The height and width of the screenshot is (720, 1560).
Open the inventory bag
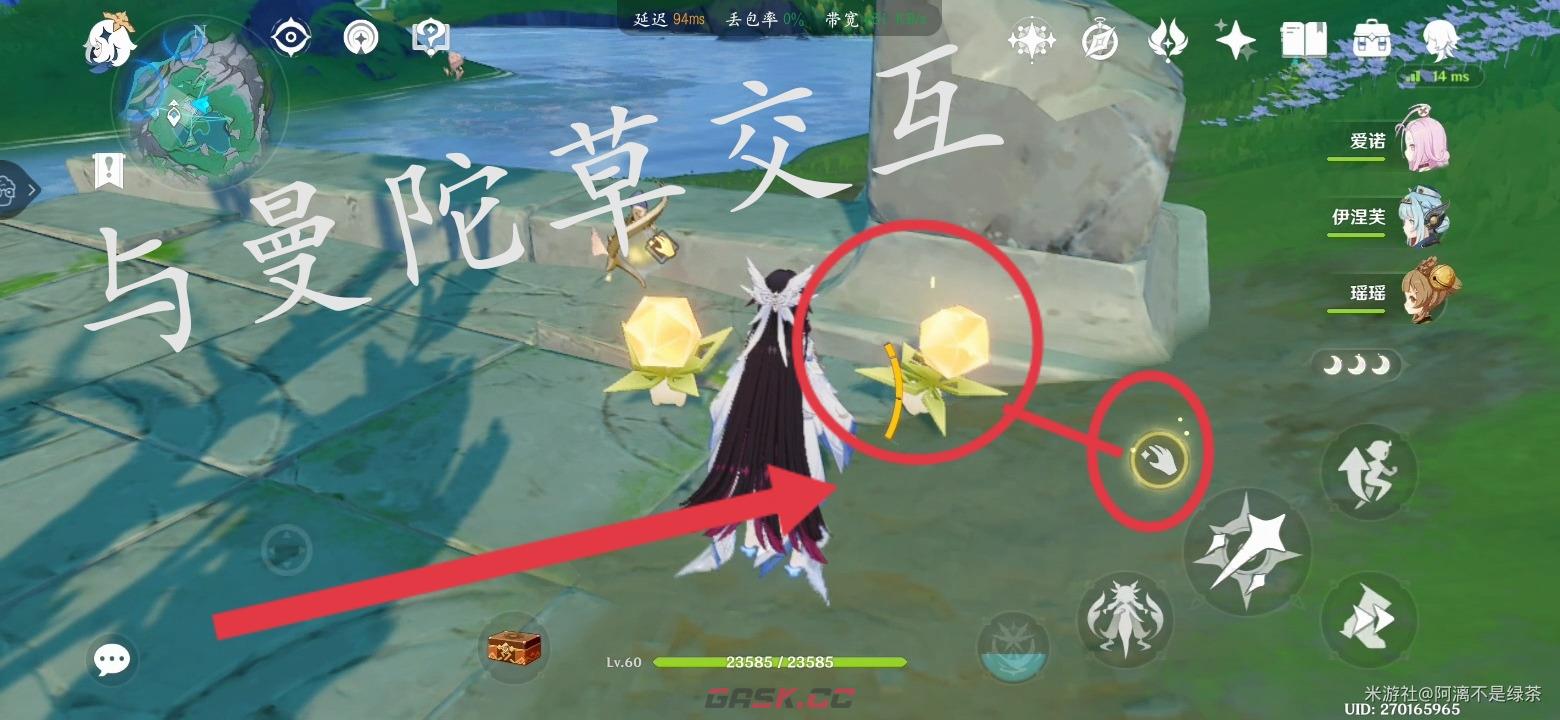tap(1370, 40)
